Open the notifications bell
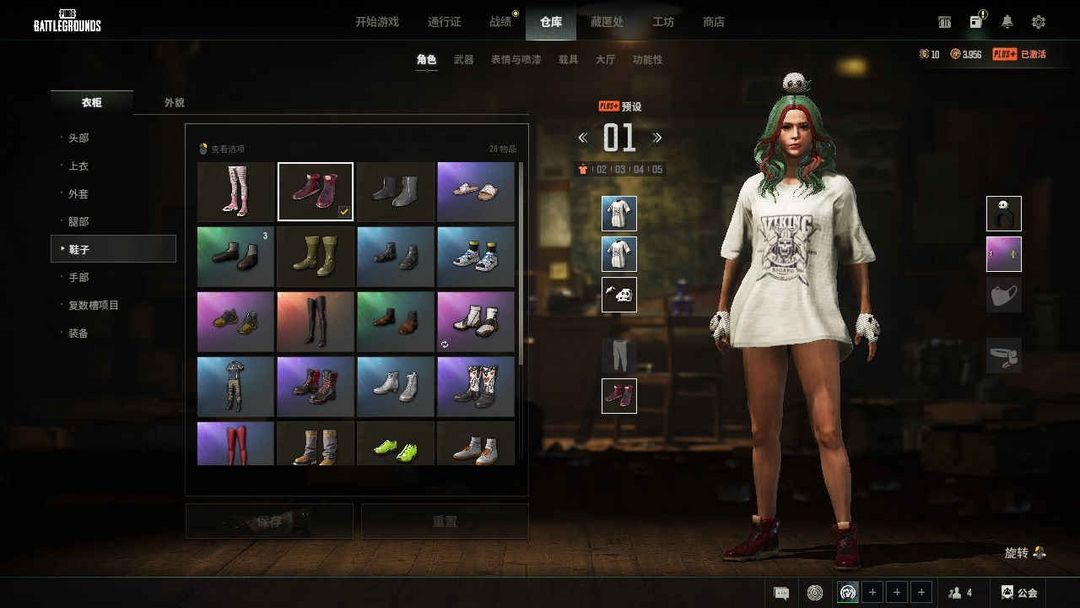This screenshot has width=1080, height=608. coord(1007,22)
